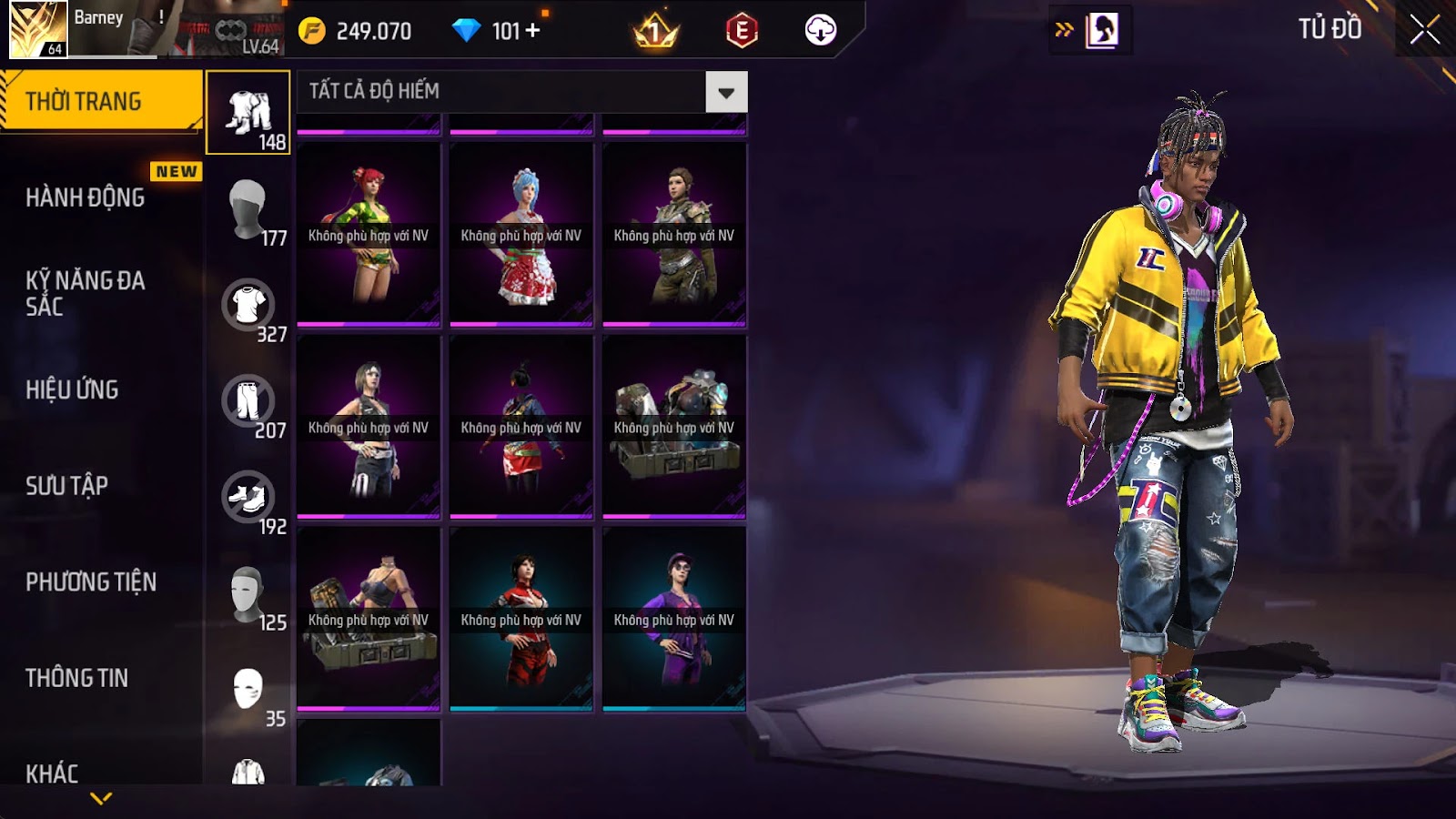Screen dimensions: 1456x819
Task: Choose the KHÁC menu entry
Action: [x=52, y=773]
